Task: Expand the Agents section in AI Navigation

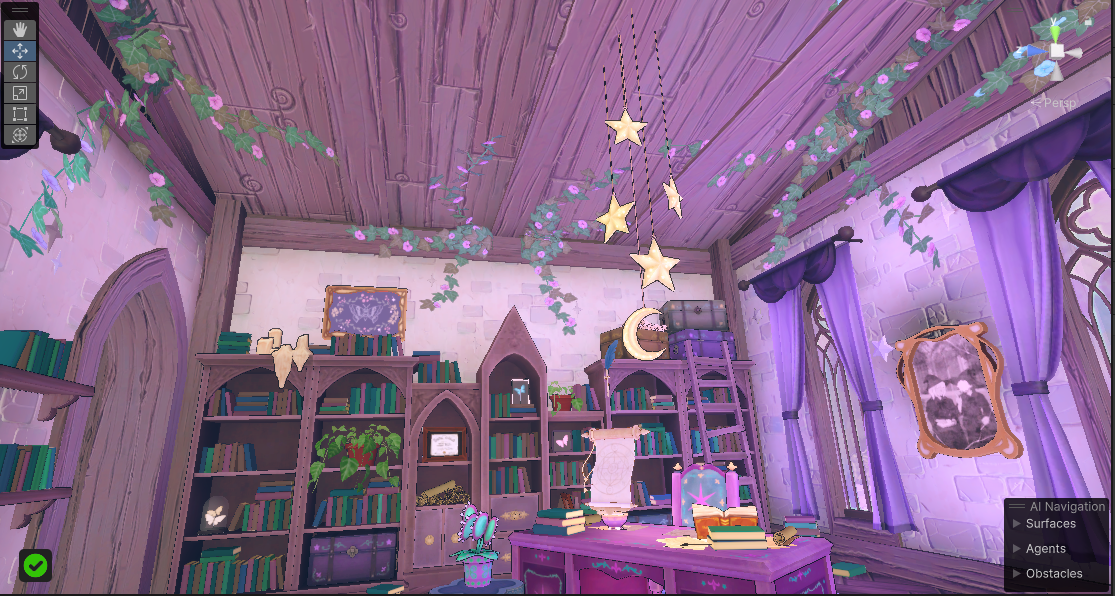Action: click(x=1045, y=548)
